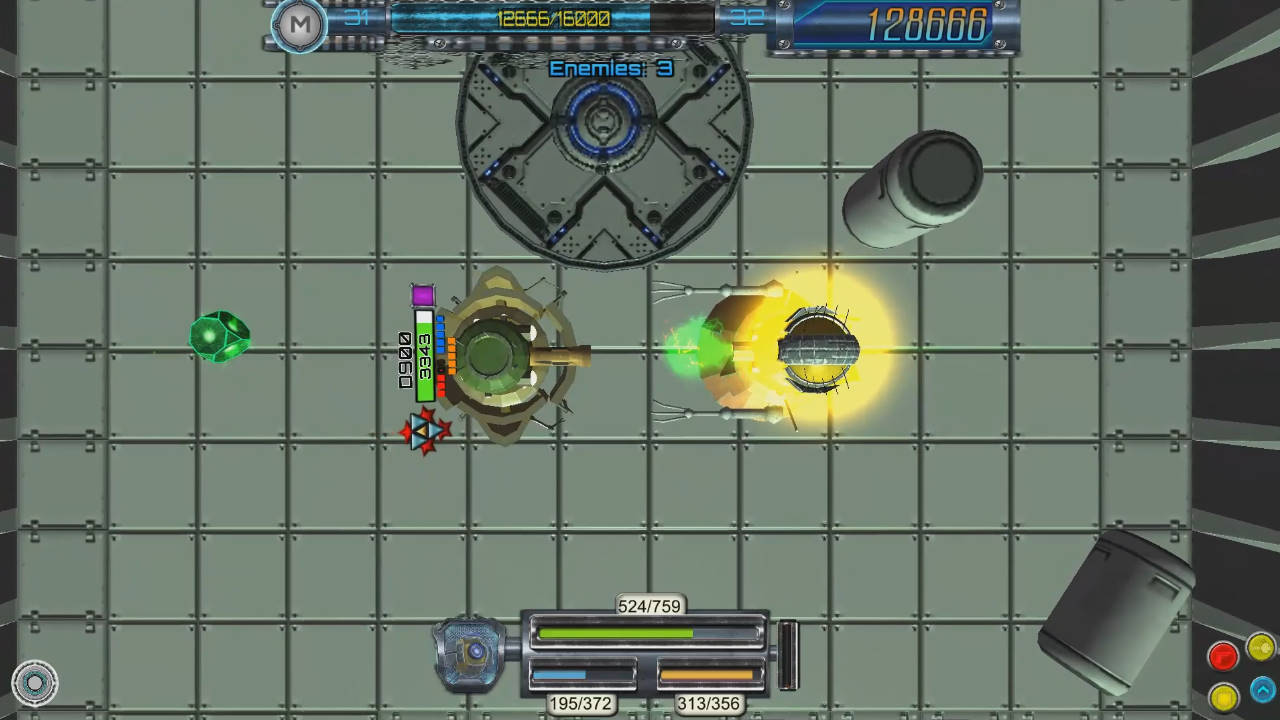This screenshot has width=1280, height=720.
Task: Click the round gear button in the corner
Action: (35, 683)
